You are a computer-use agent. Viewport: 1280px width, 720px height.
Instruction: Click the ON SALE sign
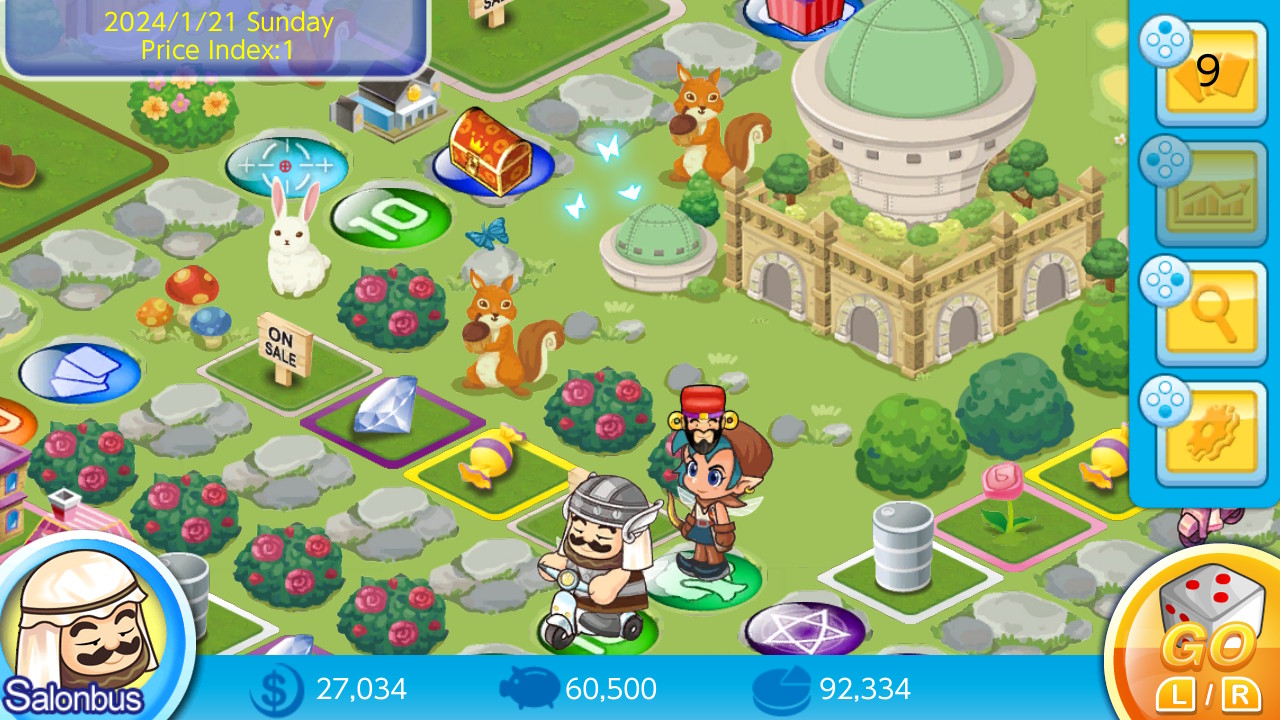pyautogui.click(x=283, y=348)
